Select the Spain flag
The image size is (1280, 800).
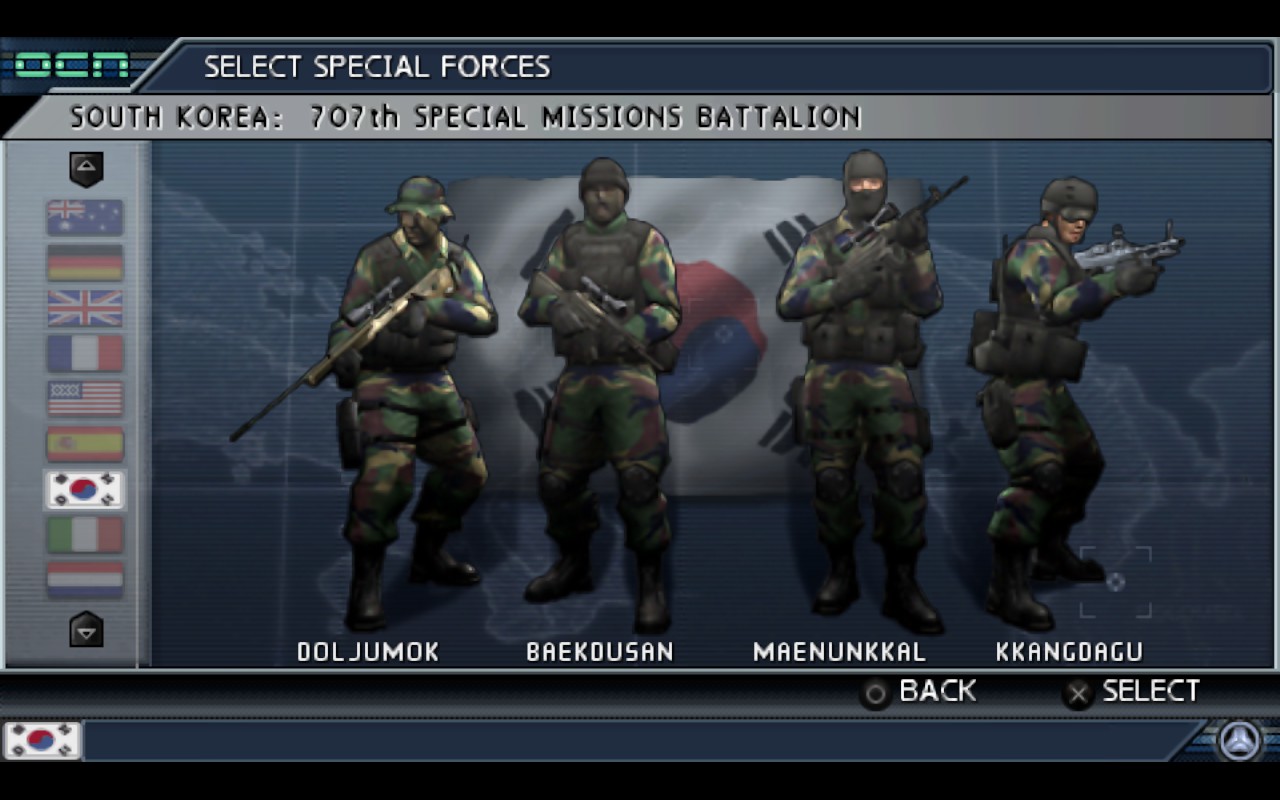point(85,444)
